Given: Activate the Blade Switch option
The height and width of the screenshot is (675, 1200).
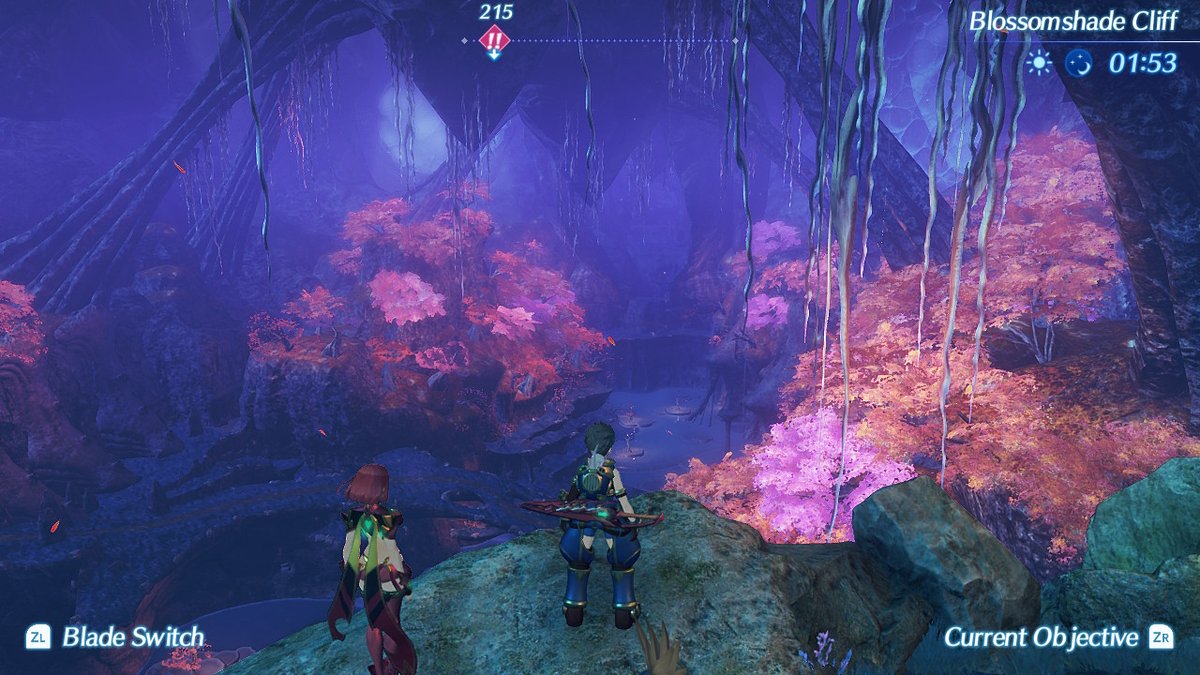Looking at the screenshot, I should click(x=132, y=637).
